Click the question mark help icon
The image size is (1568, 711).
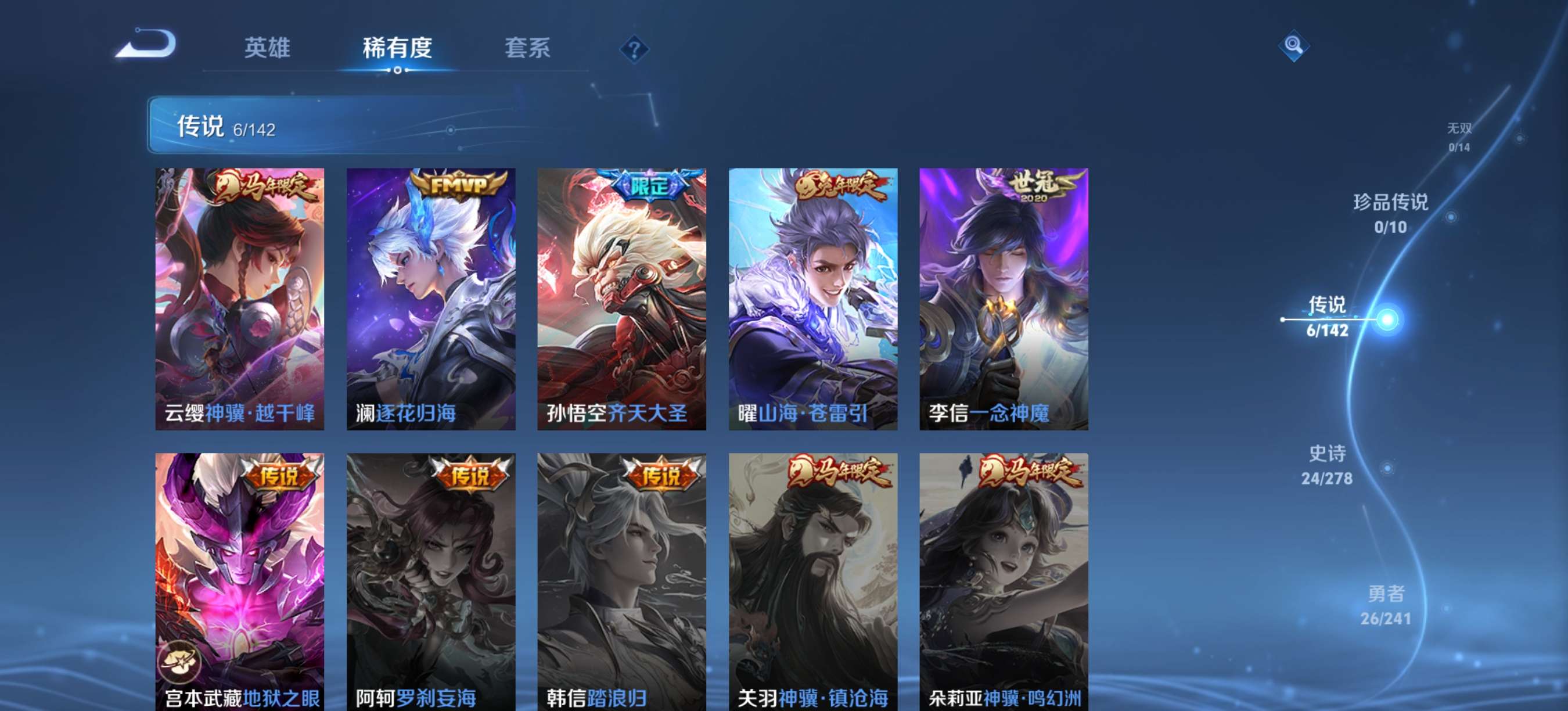click(x=635, y=49)
